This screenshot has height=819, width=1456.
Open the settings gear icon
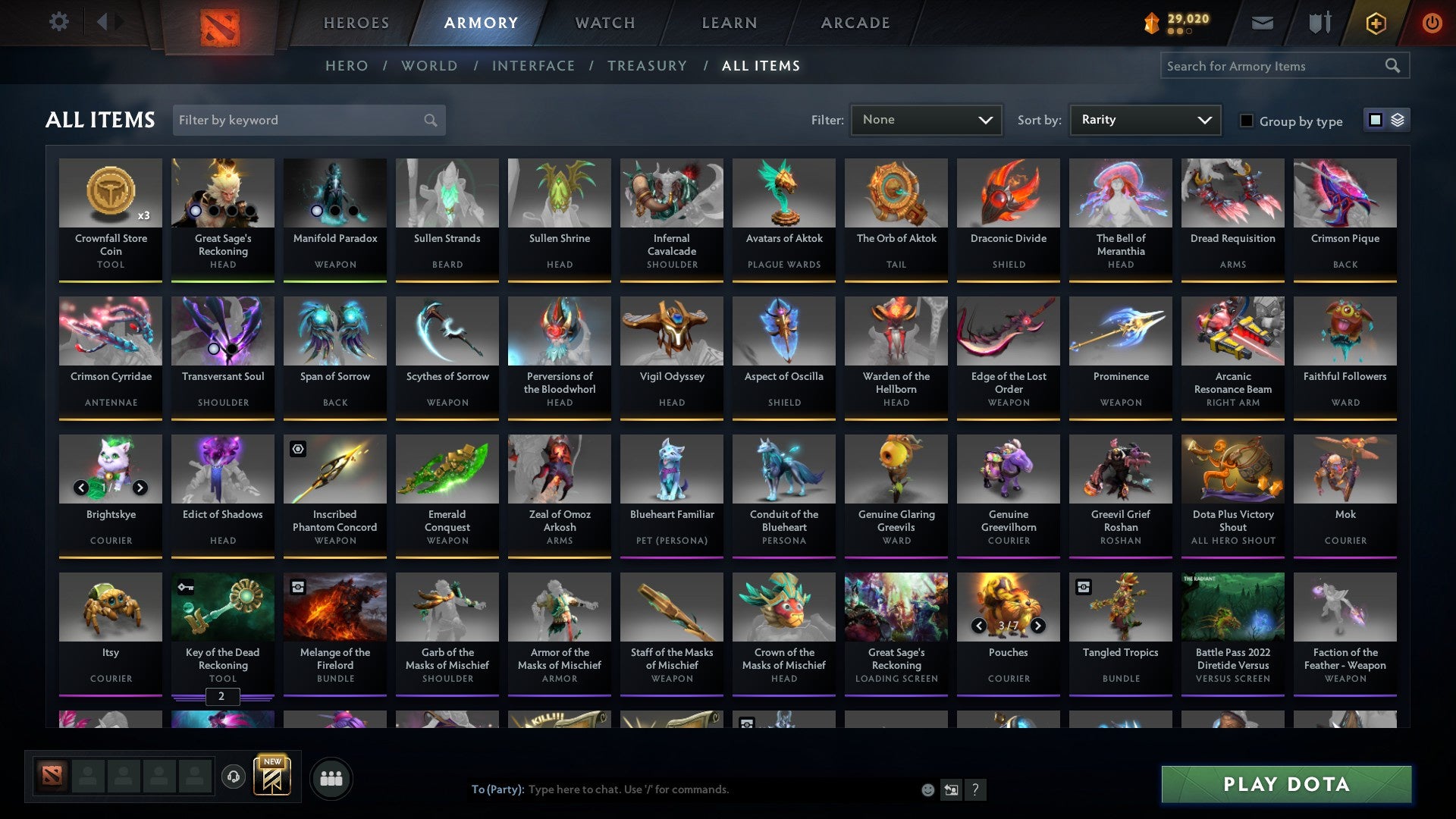58,22
